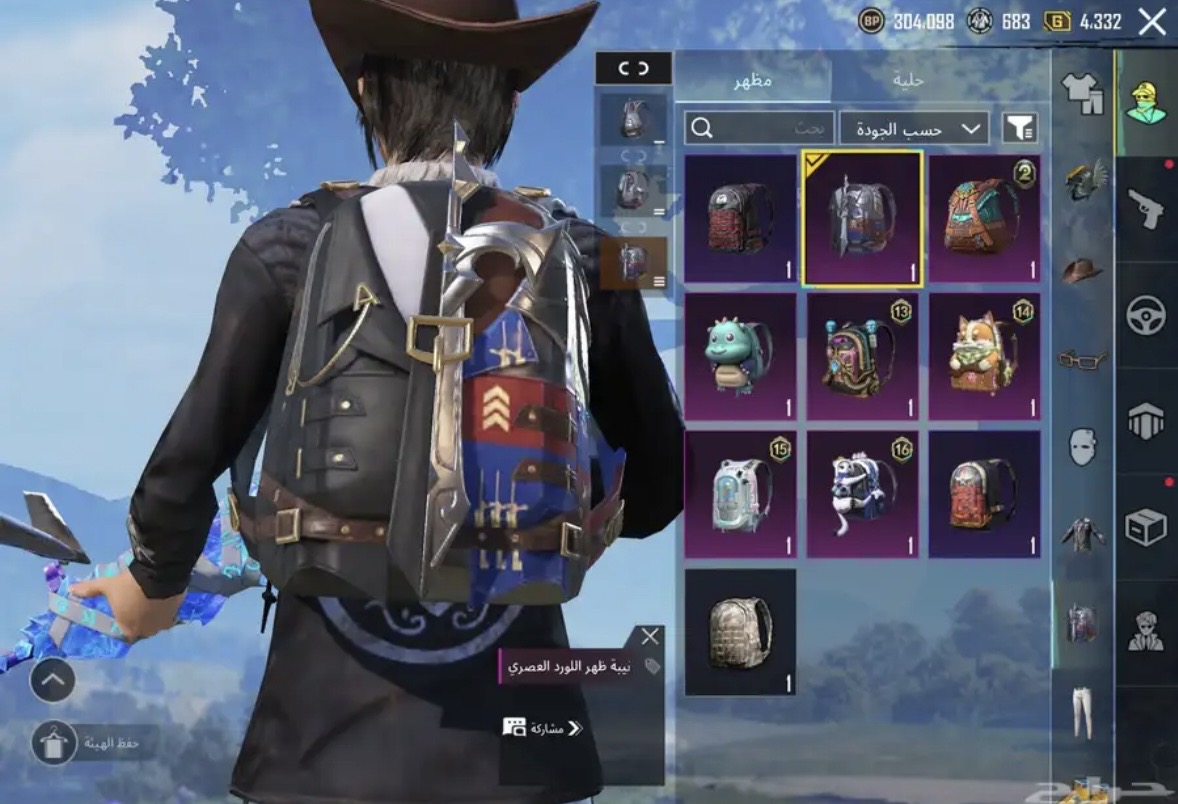Open the filter button beside the dropdown
The image size is (1178, 804).
tap(1019, 128)
